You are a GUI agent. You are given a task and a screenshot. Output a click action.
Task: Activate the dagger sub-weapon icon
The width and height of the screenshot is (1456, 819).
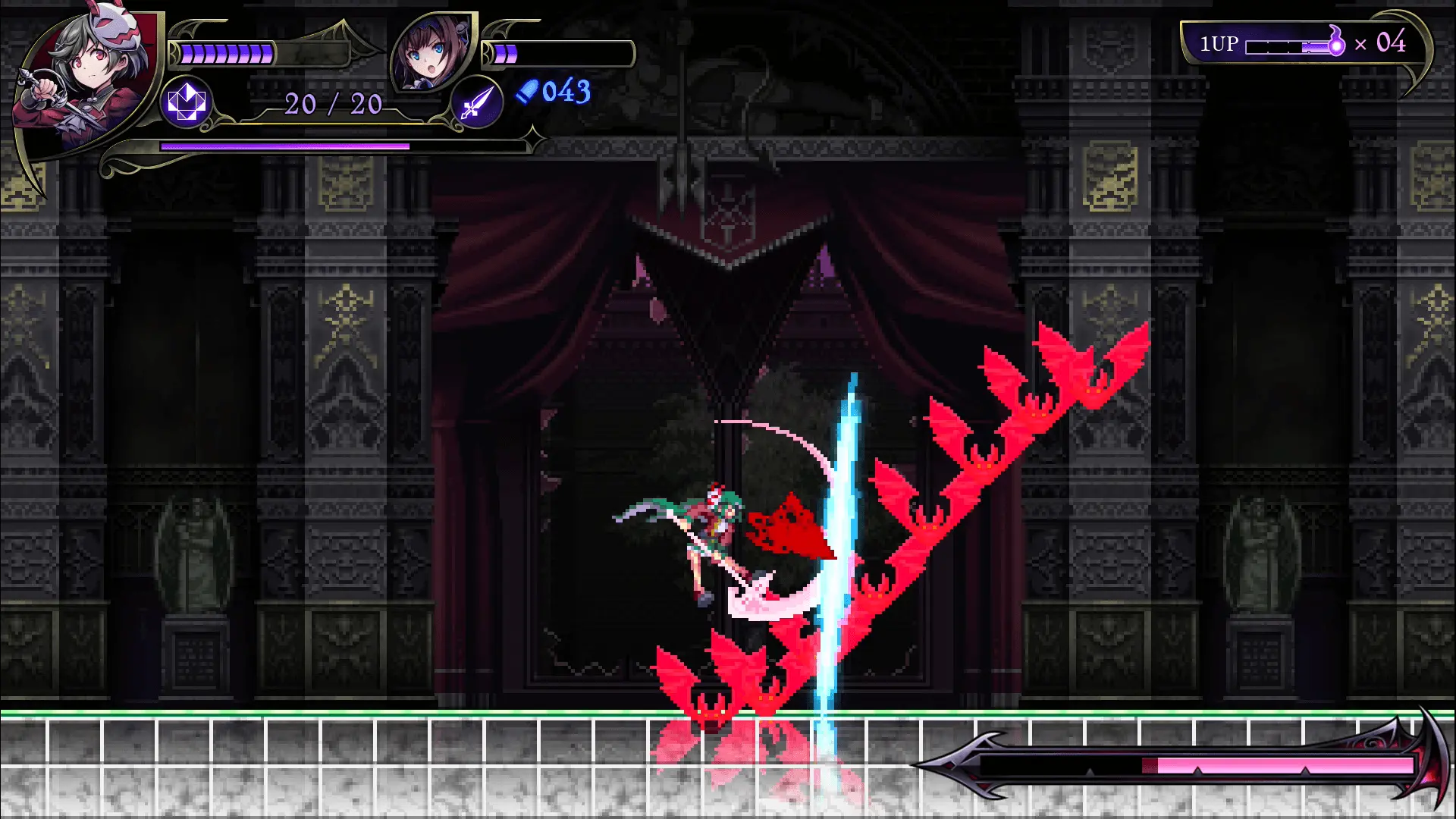[476, 102]
